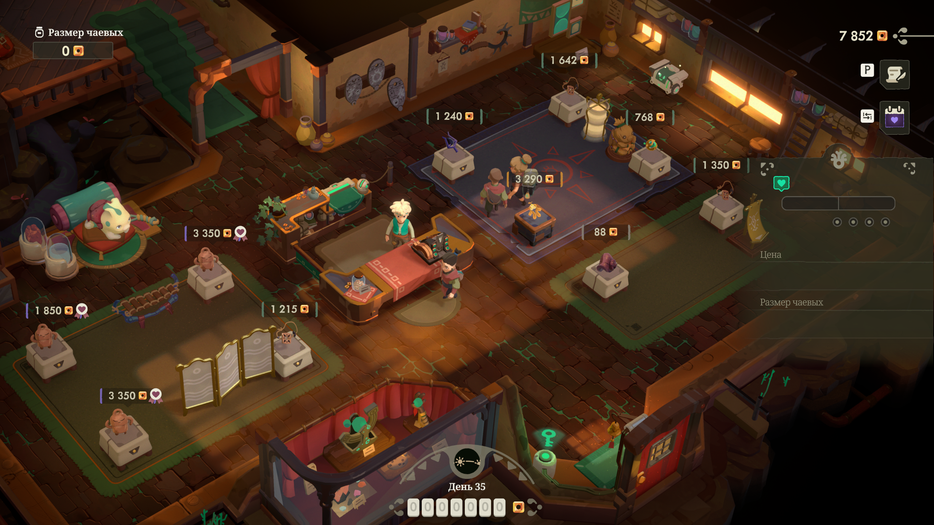Click the green heart speech bubble icon

(x=782, y=183)
